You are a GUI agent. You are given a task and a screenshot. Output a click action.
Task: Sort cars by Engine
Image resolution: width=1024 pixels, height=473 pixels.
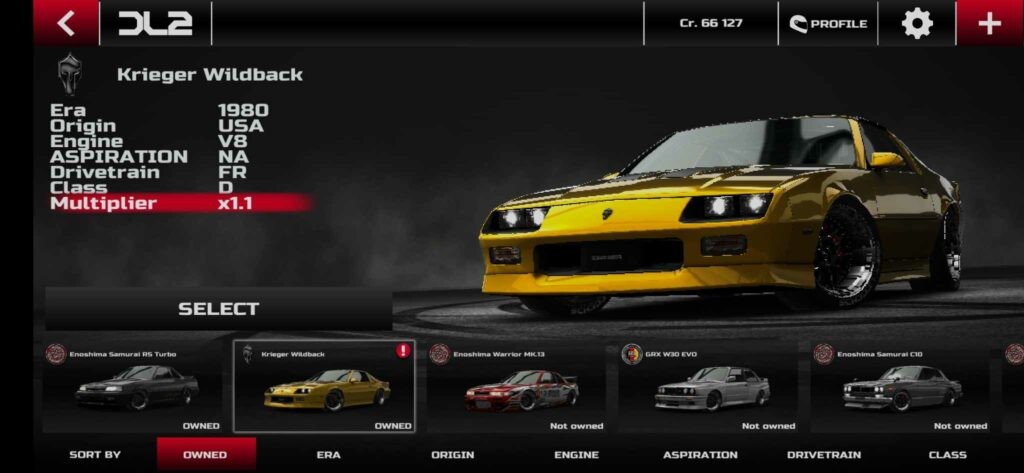576,455
